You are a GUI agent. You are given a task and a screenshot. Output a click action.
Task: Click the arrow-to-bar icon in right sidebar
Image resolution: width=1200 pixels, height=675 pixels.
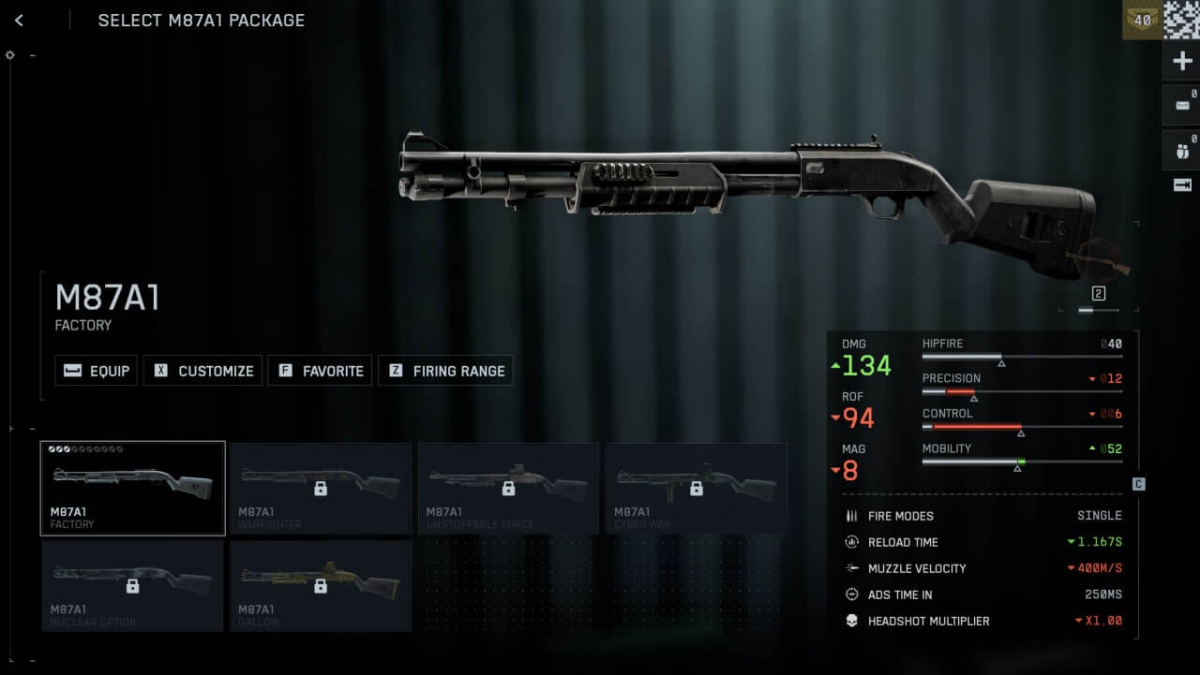click(1181, 185)
